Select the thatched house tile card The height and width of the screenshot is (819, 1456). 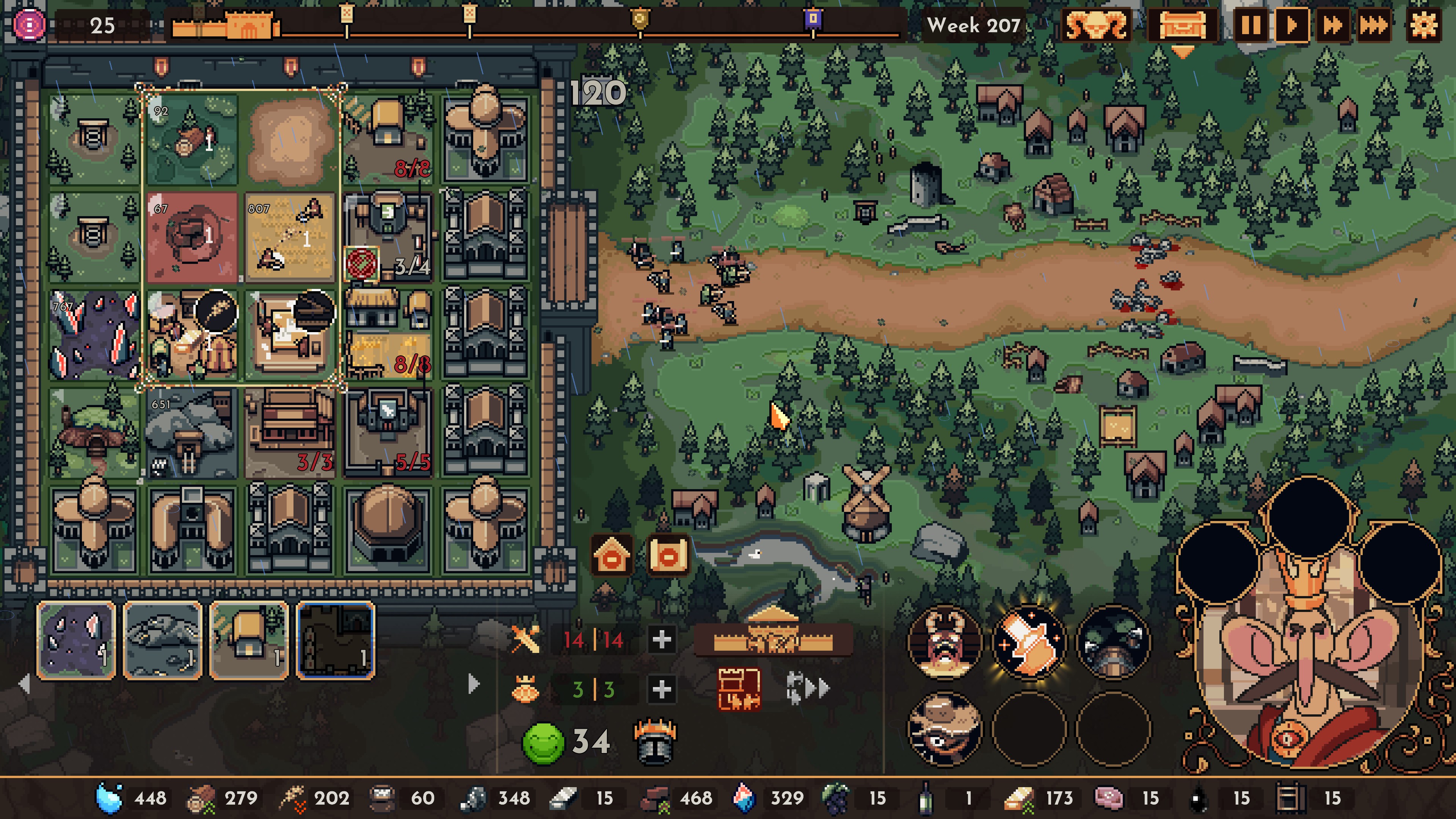pyautogui.click(x=249, y=640)
